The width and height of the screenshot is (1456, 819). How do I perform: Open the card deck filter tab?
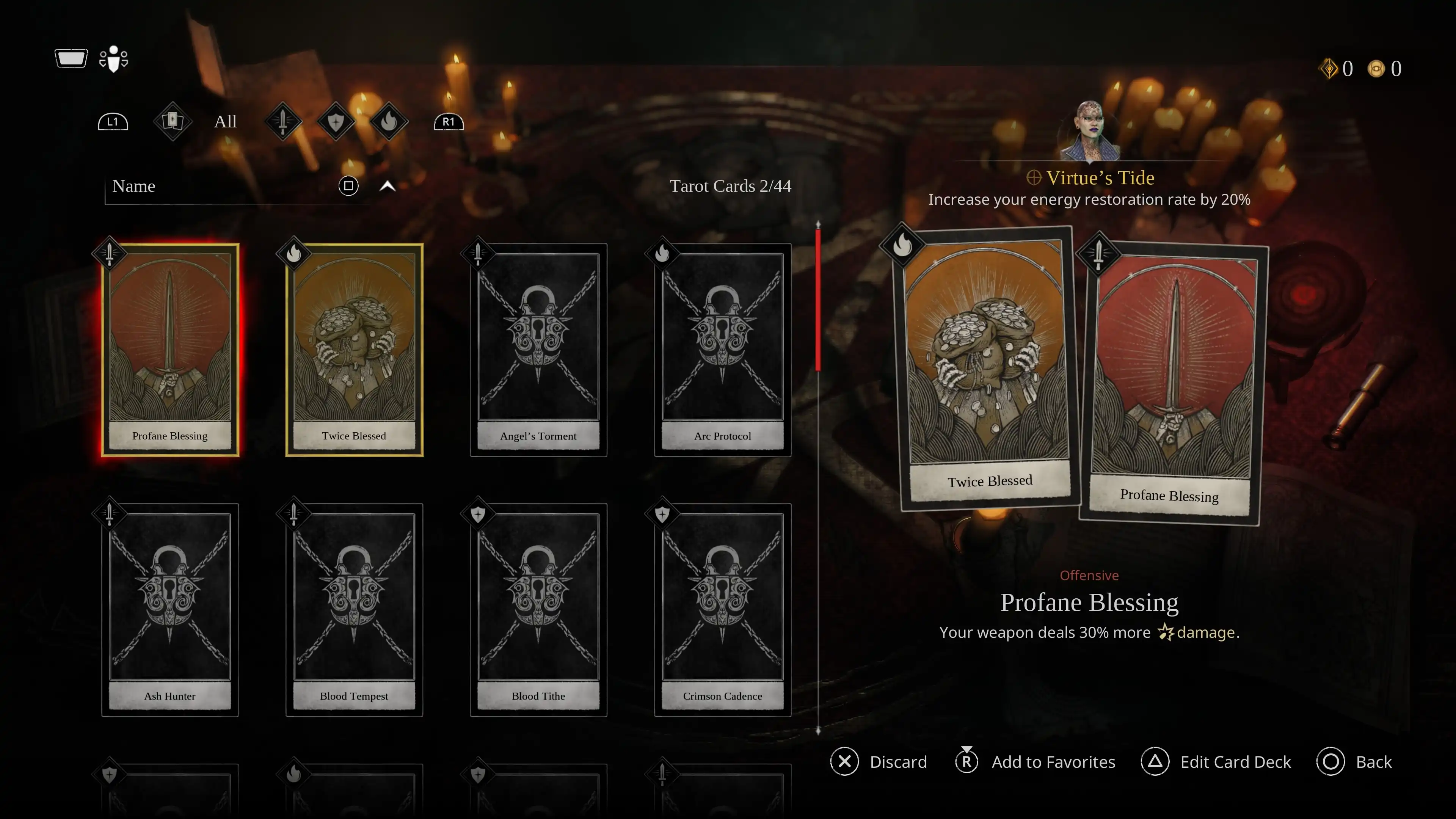click(173, 121)
